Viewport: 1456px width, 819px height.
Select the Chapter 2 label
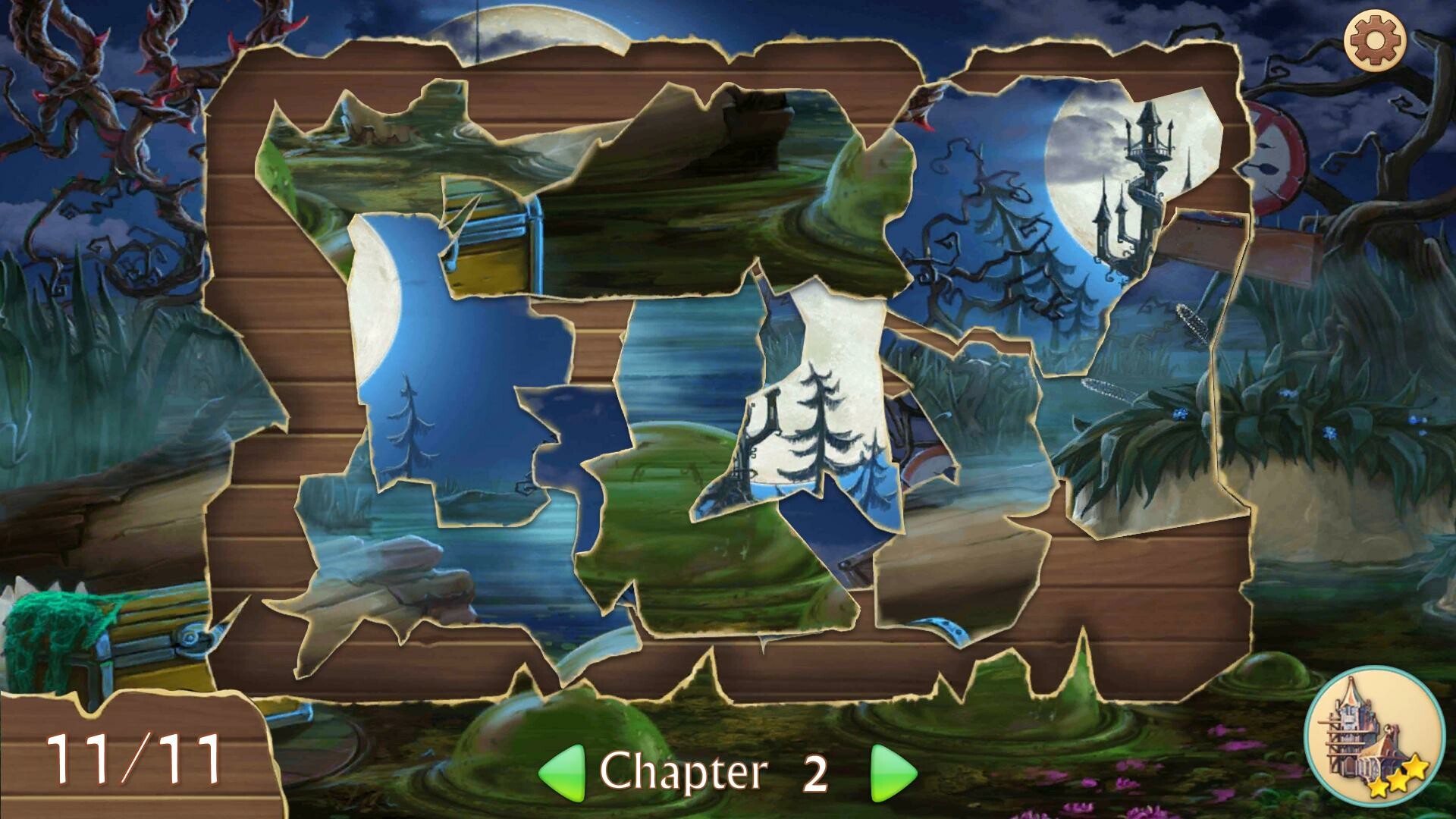(x=705, y=770)
